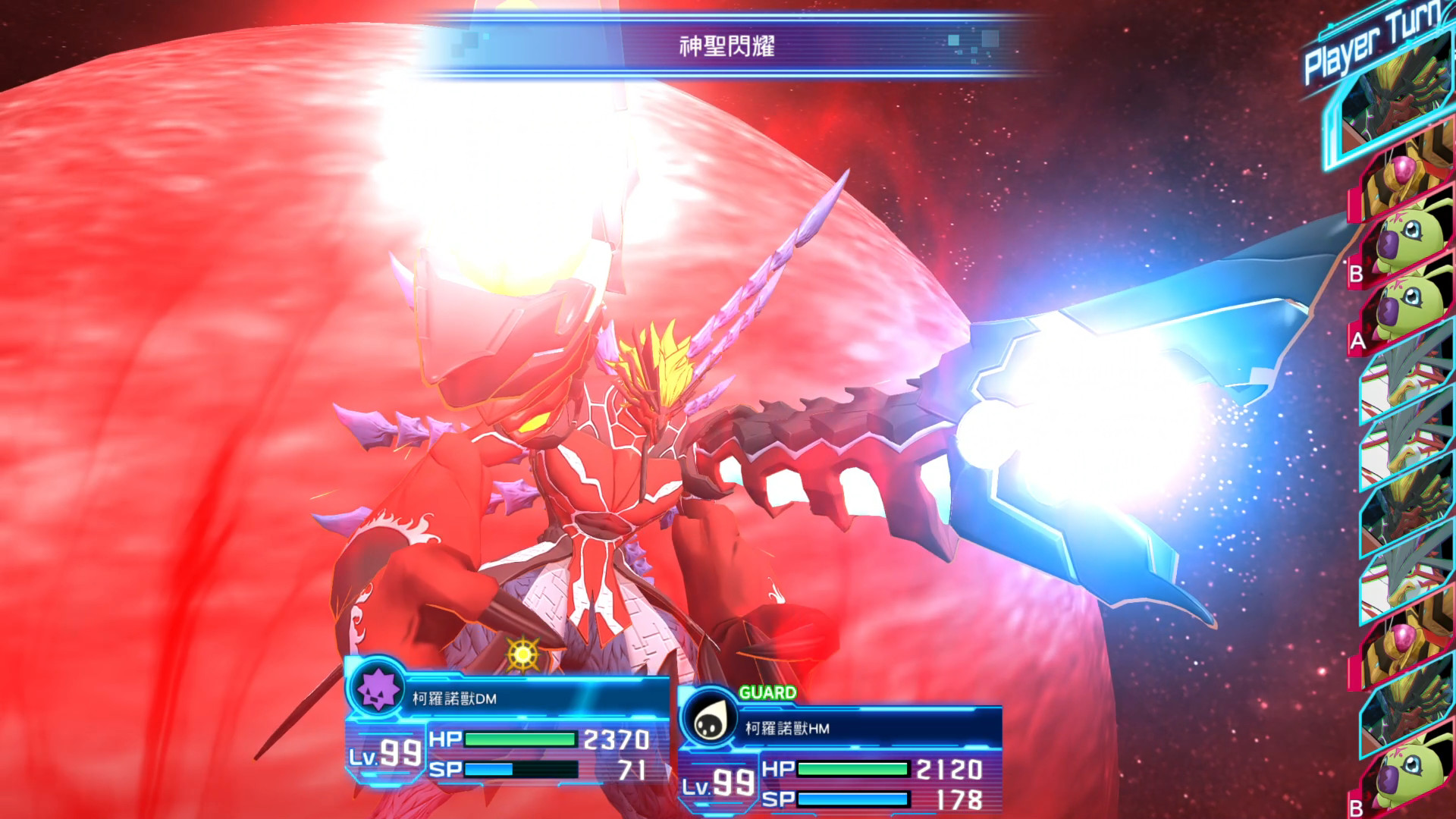Click the yellow sun status icon above 柯羅諾獸DM
The height and width of the screenshot is (819, 1456).
522,653
